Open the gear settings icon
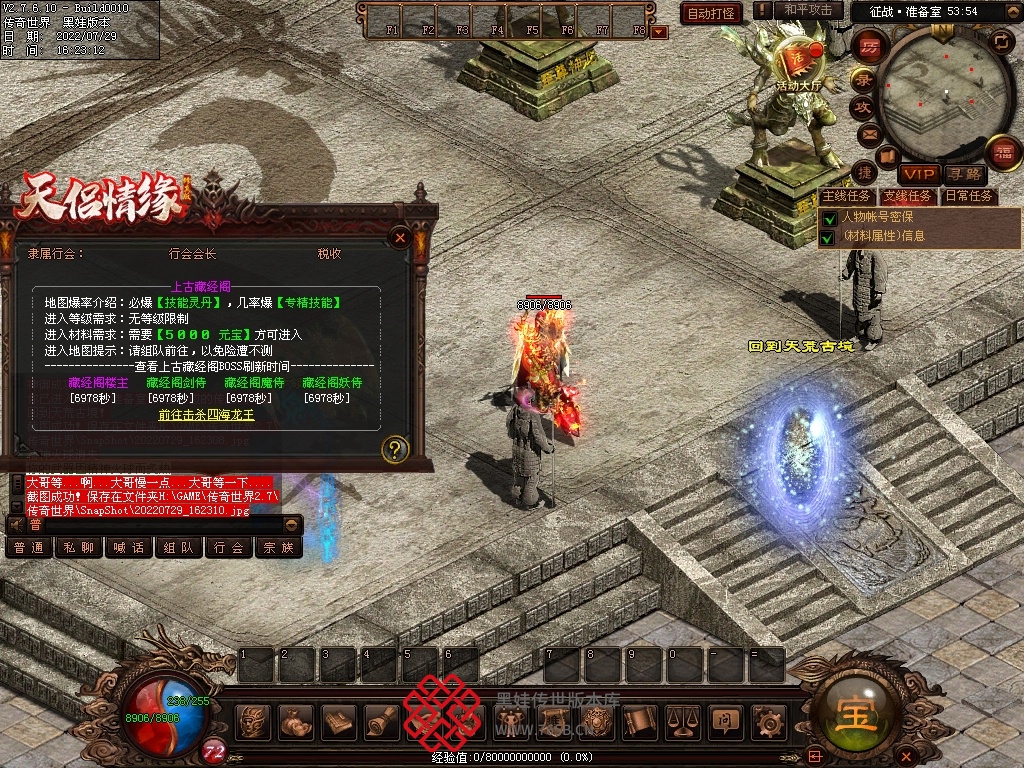 click(x=768, y=720)
